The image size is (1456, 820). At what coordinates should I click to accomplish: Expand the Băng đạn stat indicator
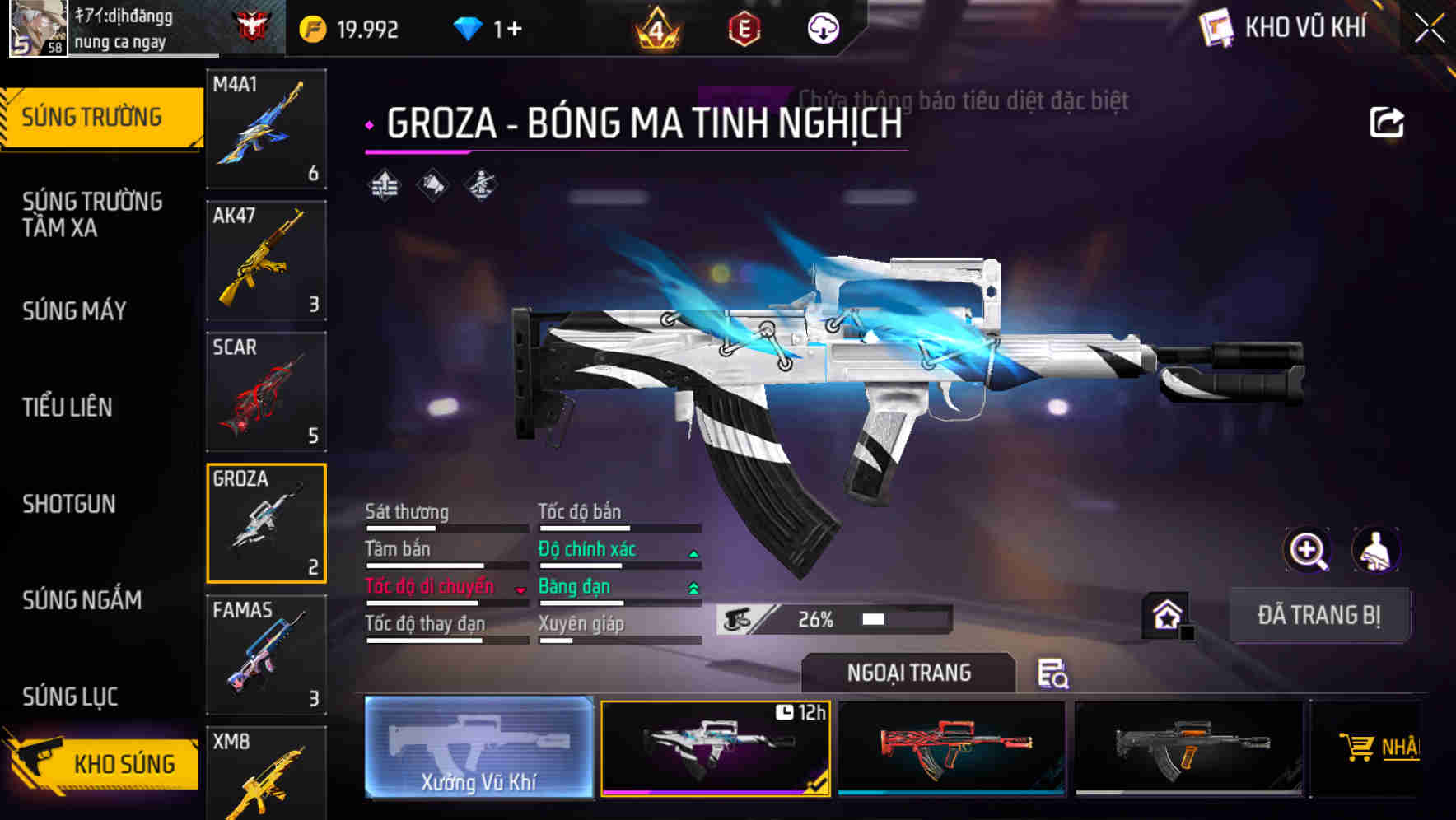coord(692,586)
